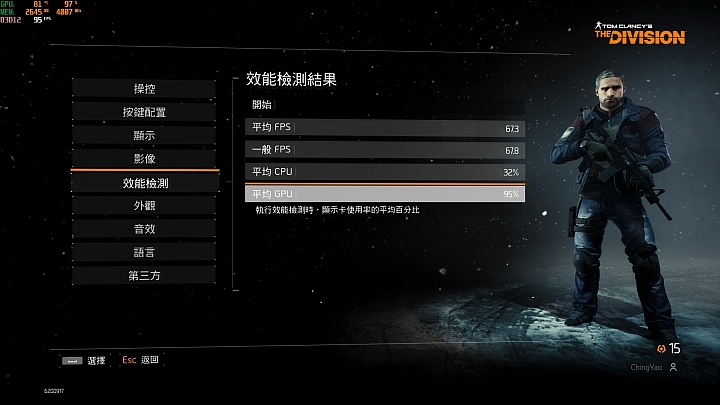The image size is (720, 405).
Task: Open the 音效 settings
Action: pos(144,228)
